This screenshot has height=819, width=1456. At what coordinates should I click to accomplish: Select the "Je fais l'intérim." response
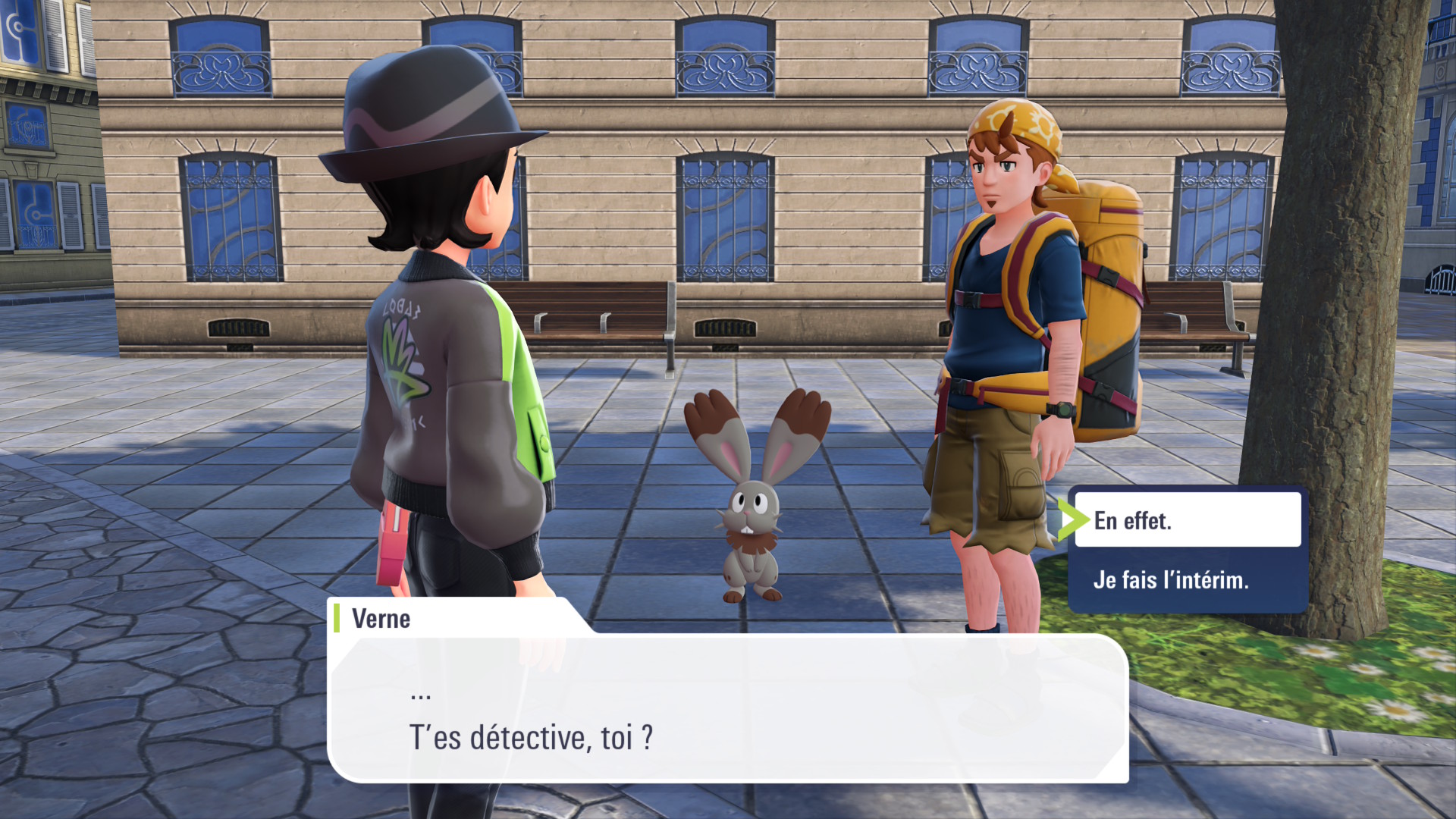tap(1187, 580)
